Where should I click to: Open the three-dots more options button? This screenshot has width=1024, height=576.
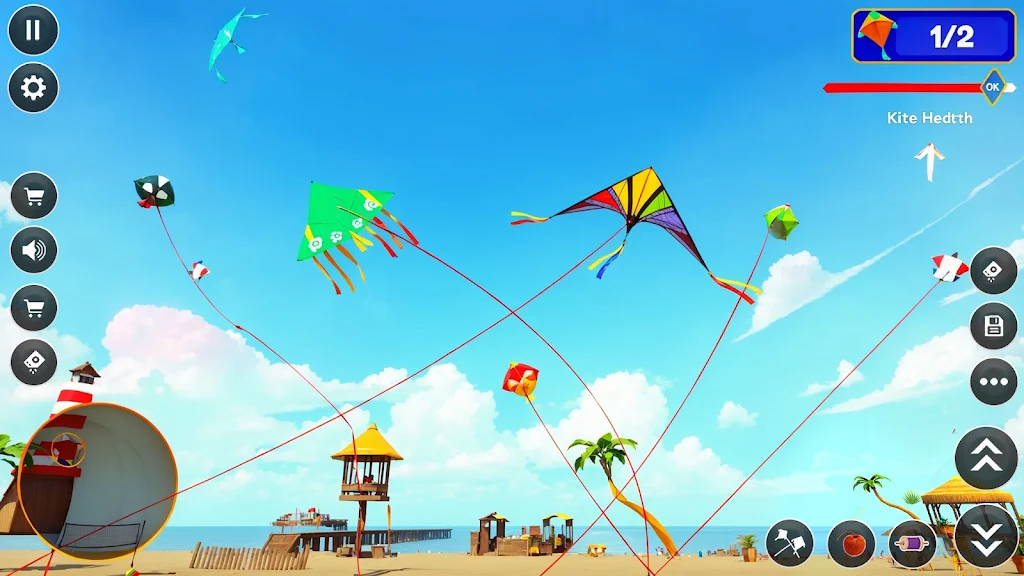[993, 382]
